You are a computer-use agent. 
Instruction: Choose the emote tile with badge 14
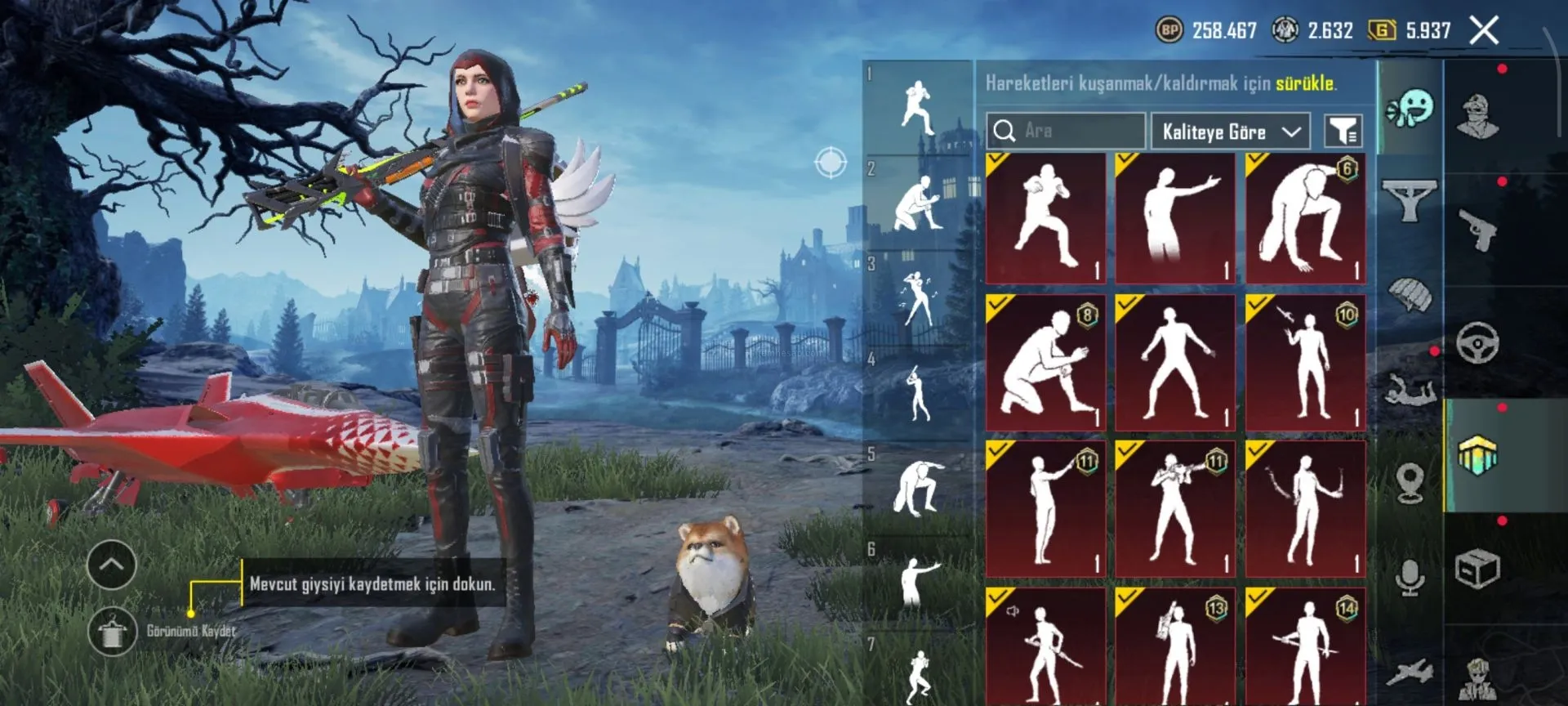tap(1305, 646)
